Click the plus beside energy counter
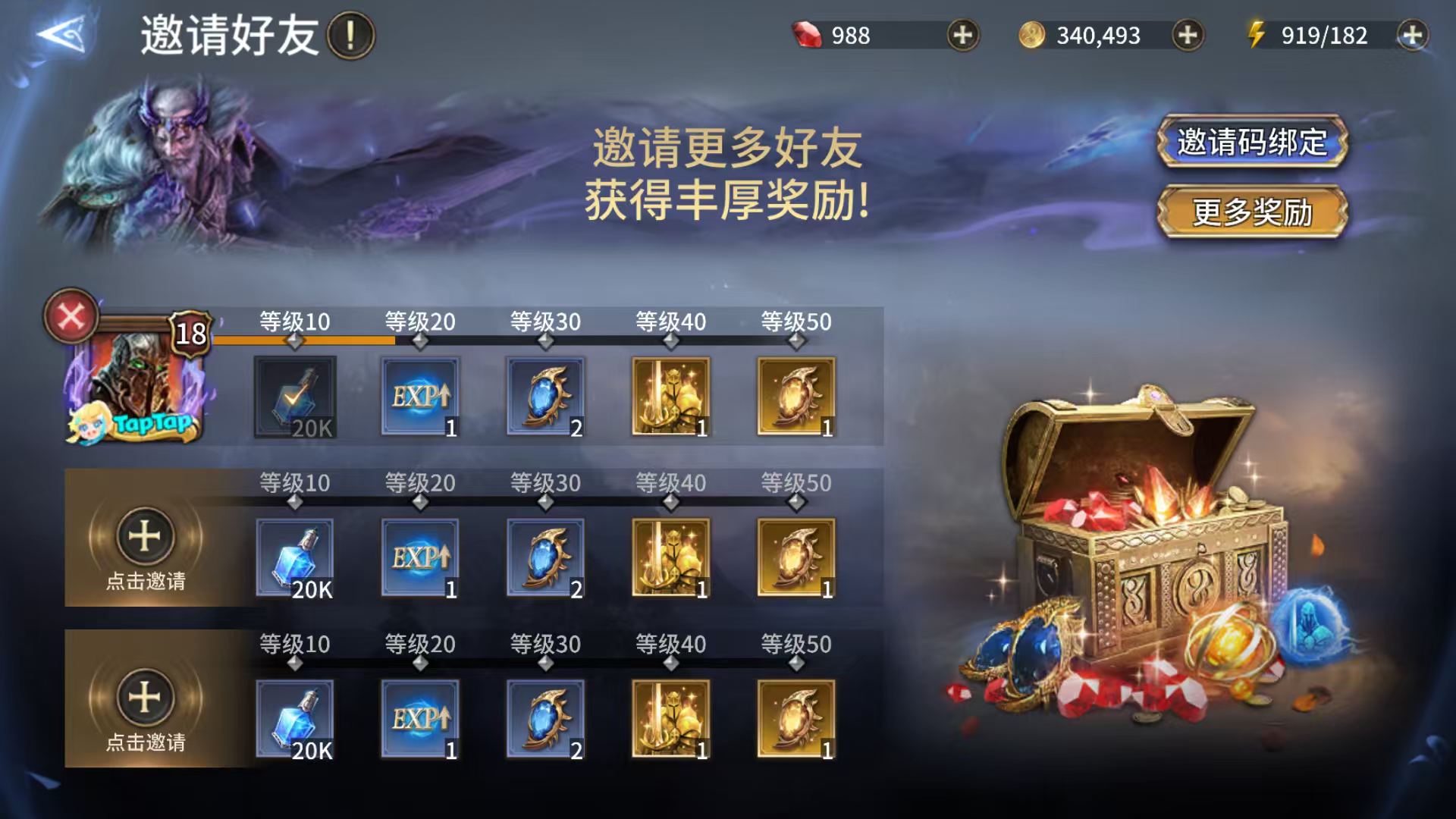1456x819 pixels. click(1413, 33)
